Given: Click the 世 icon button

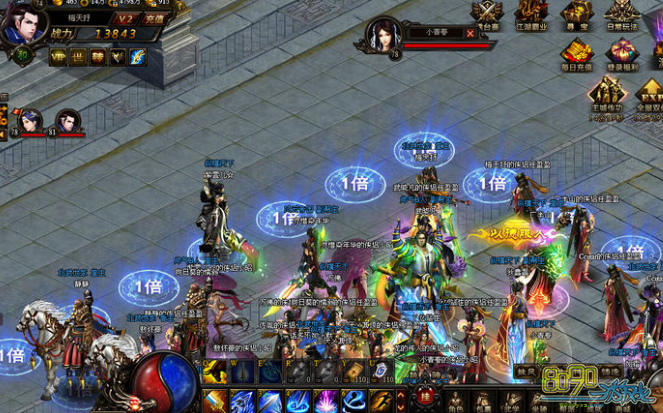Looking at the screenshot, I should (78, 57).
